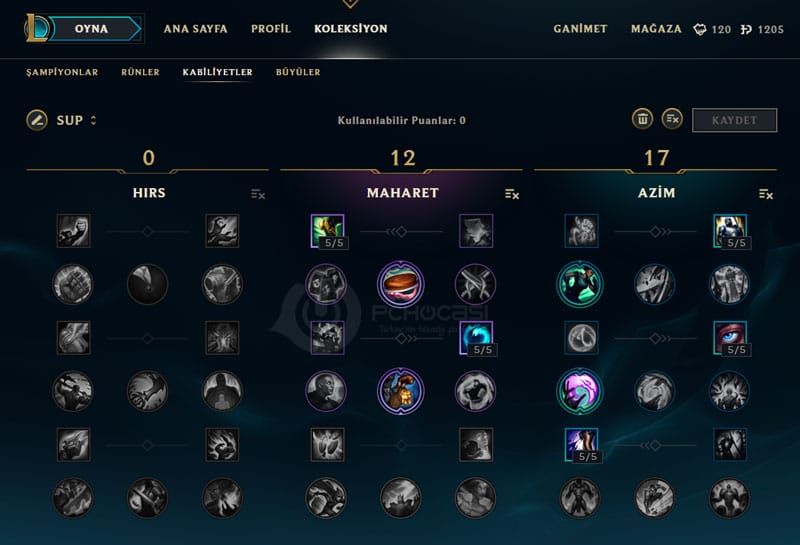
Task: Switch to ŞAMPİYONLAR sub-tab
Action: click(x=62, y=72)
